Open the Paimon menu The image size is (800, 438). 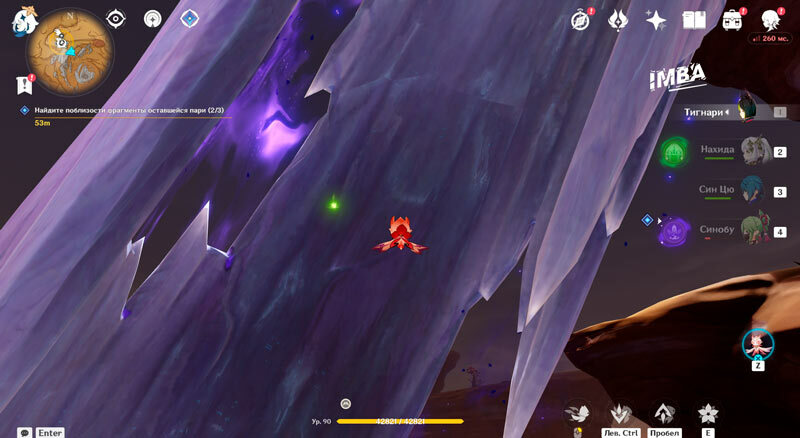pos(24,20)
